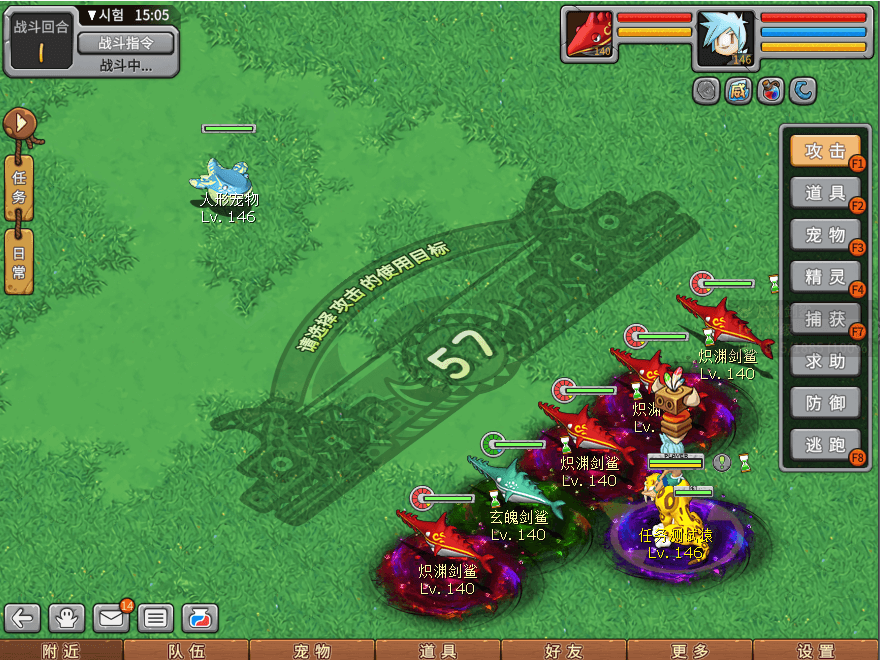Switch to the 附近 (Nearby) tab
The width and height of the screenshot is (880, 660).
(62, 651)
